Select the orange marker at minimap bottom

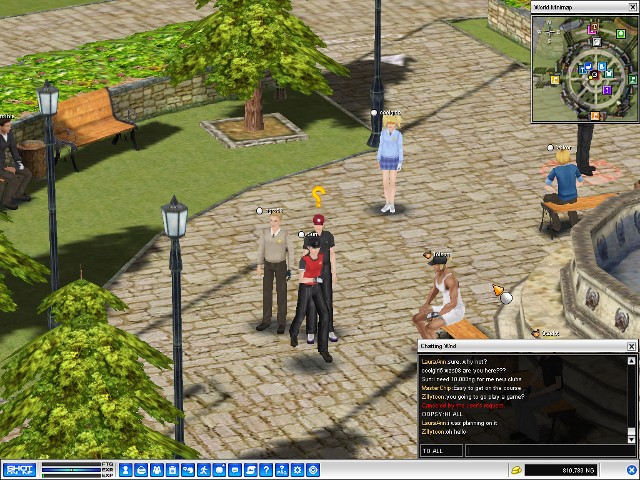(595, 115)
